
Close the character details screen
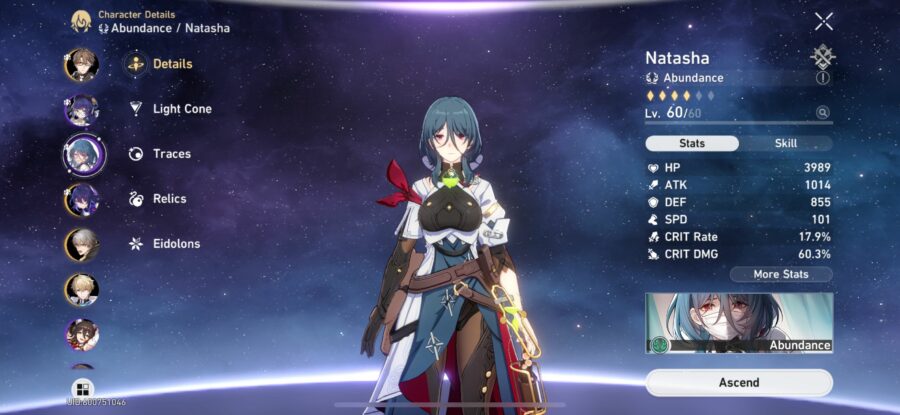pos(823,21)
